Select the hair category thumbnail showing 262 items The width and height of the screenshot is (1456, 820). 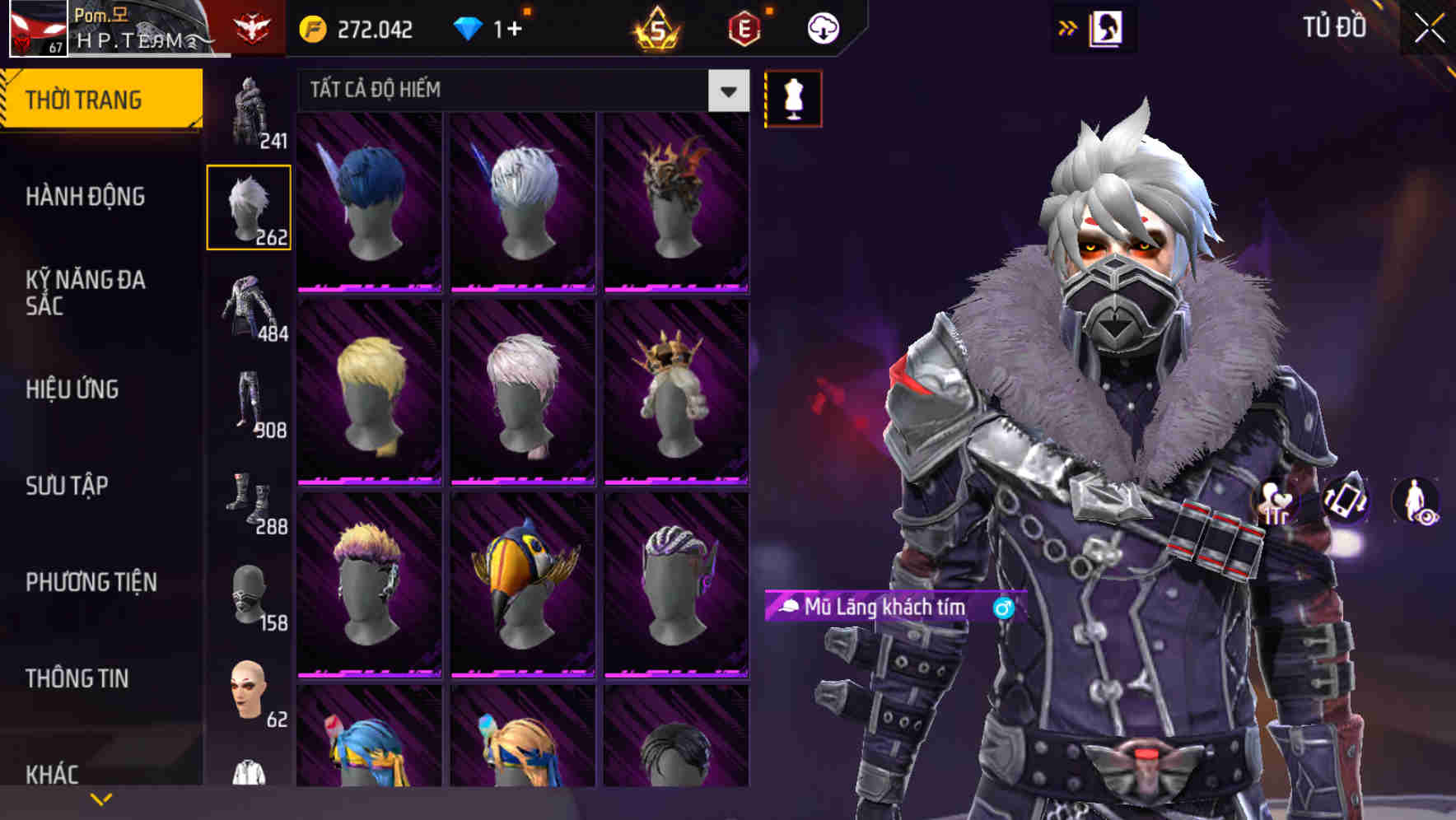[x=249, y=207]
